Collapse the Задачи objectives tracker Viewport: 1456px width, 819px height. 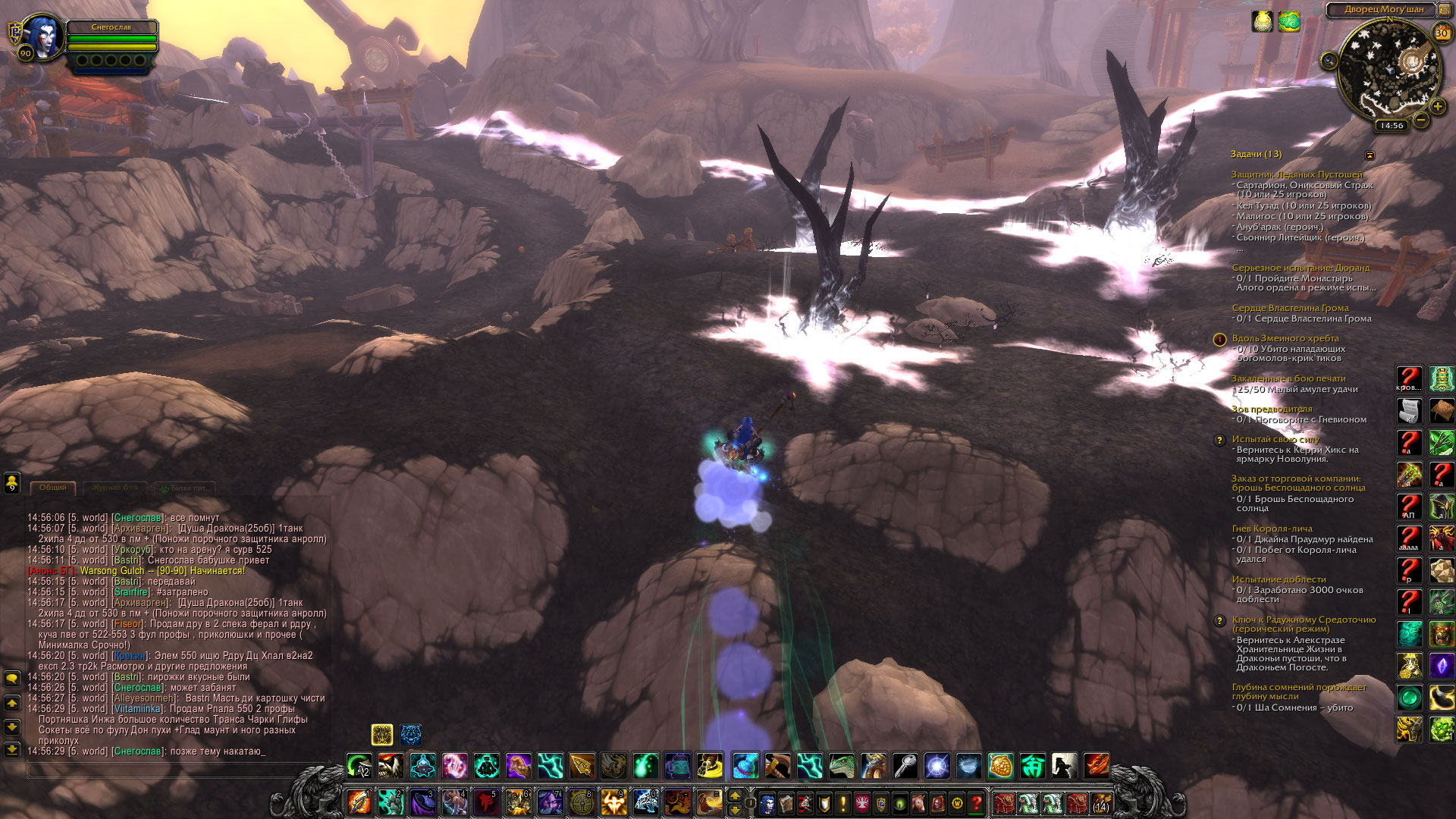(x=1370, y=155)
